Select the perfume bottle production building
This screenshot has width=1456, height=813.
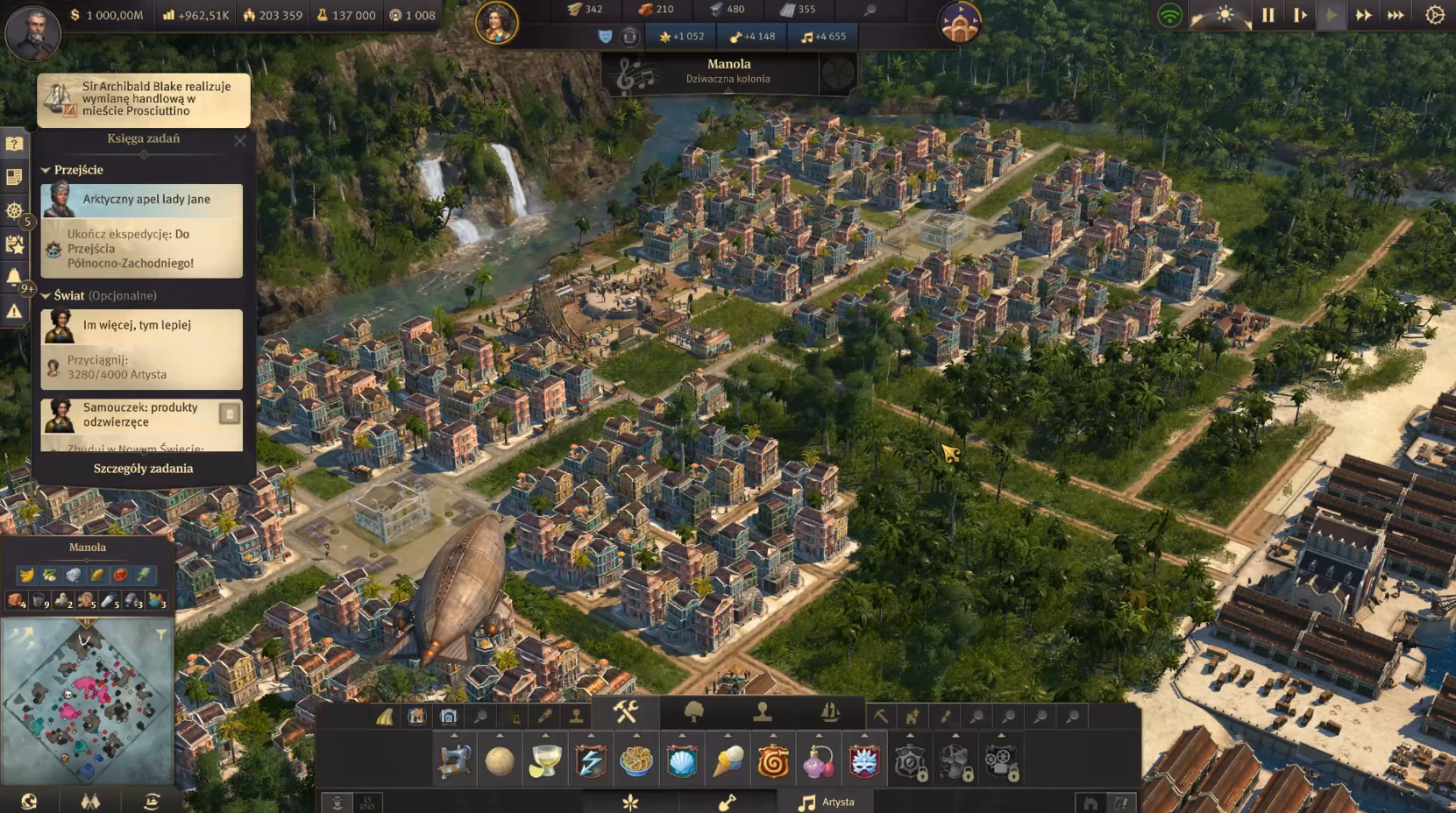tap(819, 761)
